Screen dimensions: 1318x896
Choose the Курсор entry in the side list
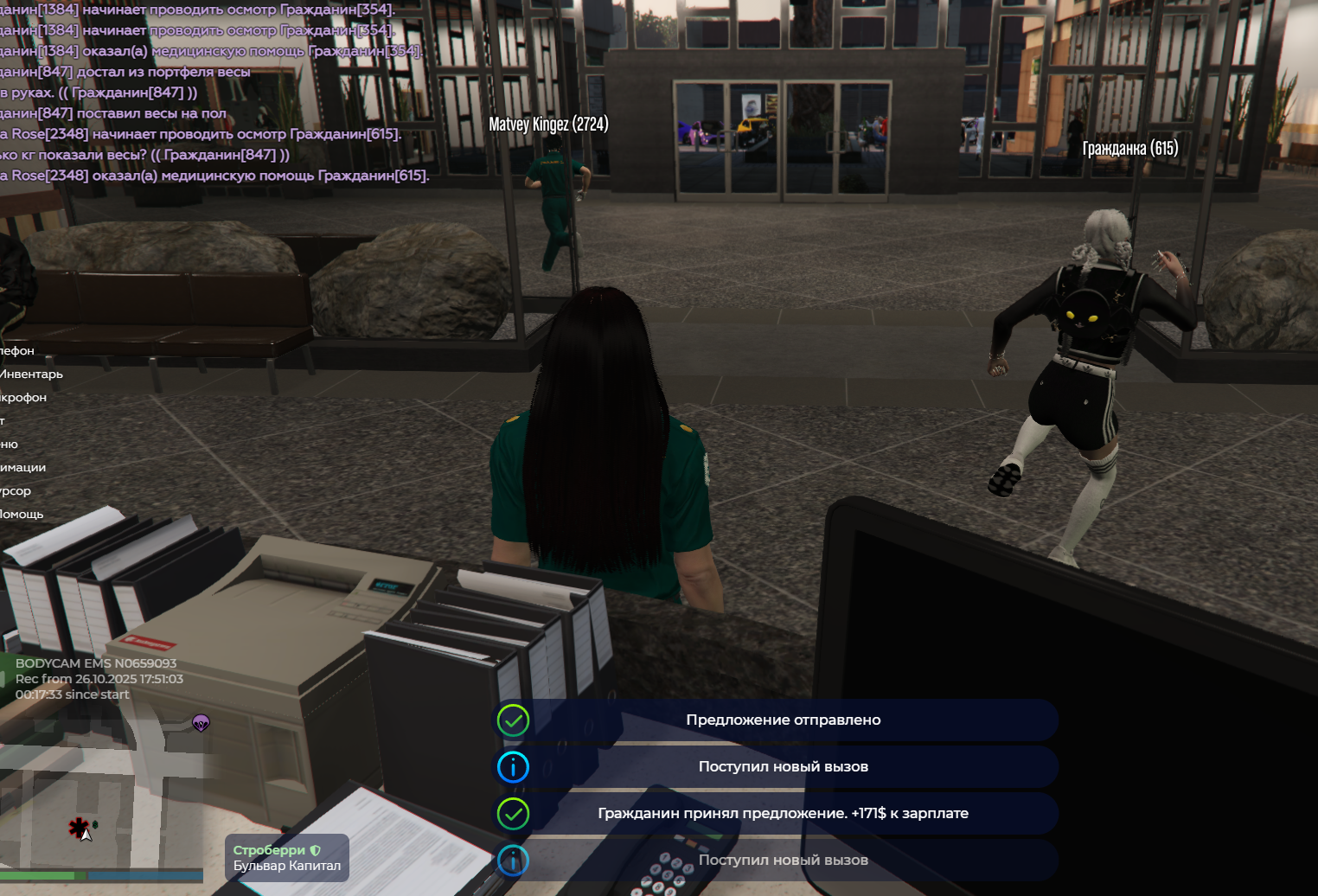pos(16,491)
